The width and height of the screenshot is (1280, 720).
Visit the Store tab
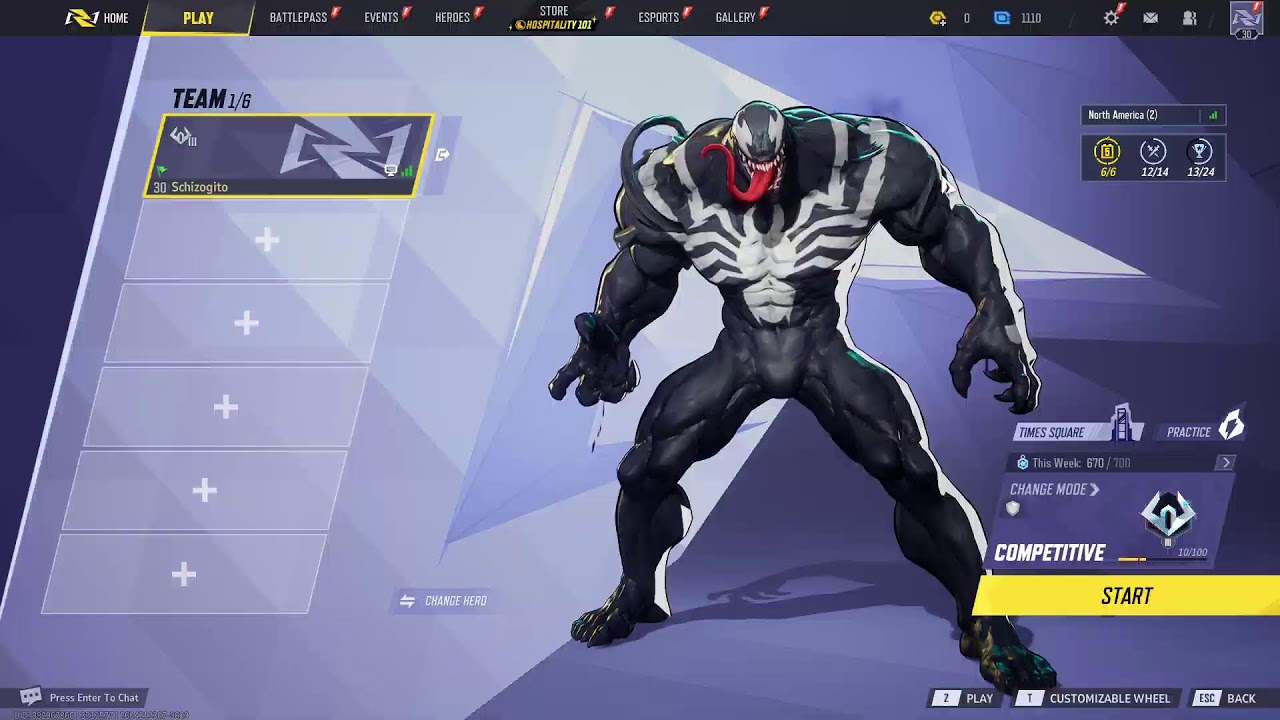pos(554,18)
